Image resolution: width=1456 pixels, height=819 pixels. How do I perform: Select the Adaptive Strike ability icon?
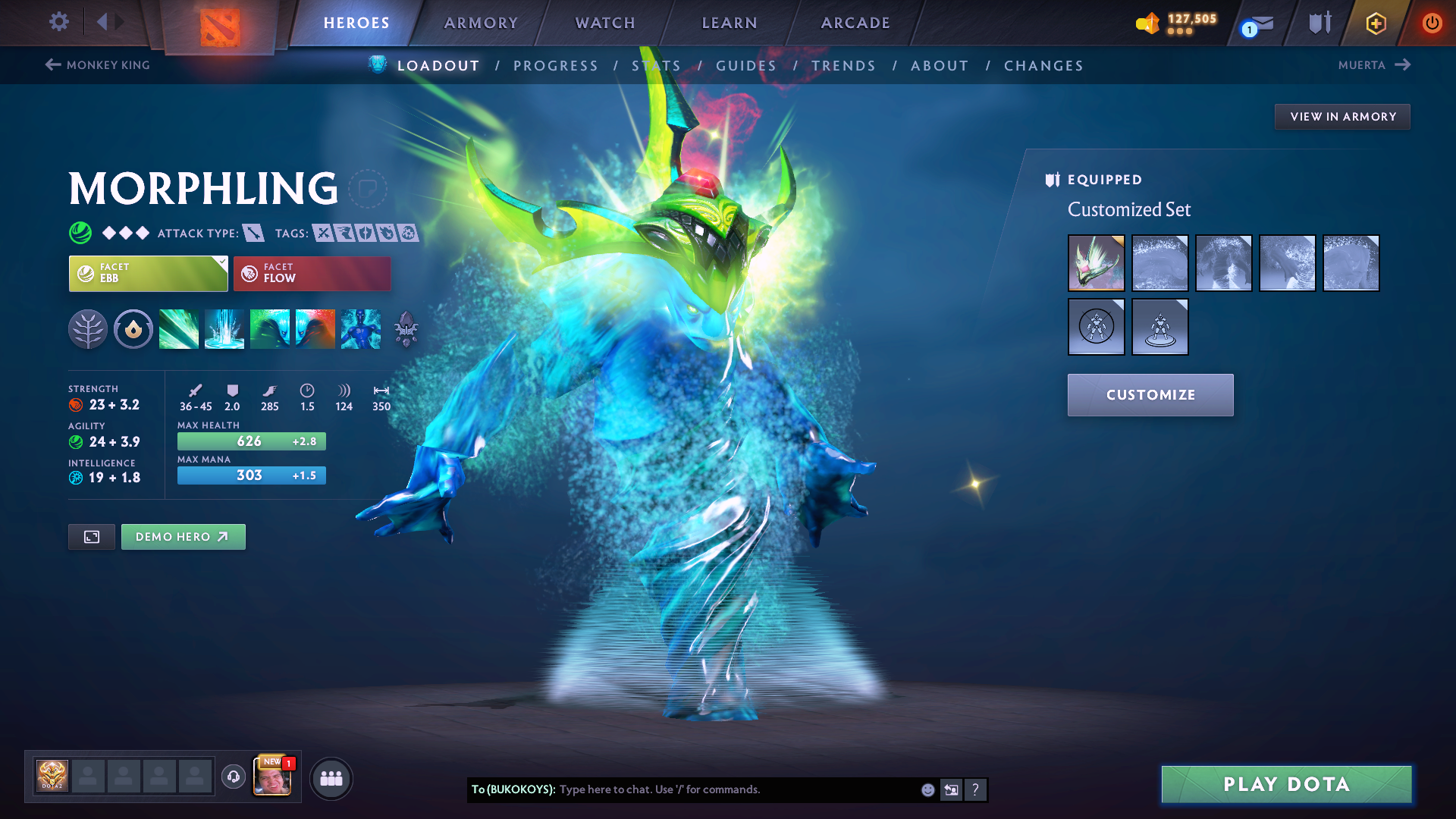pyautogui.click(x=224, y=328)
